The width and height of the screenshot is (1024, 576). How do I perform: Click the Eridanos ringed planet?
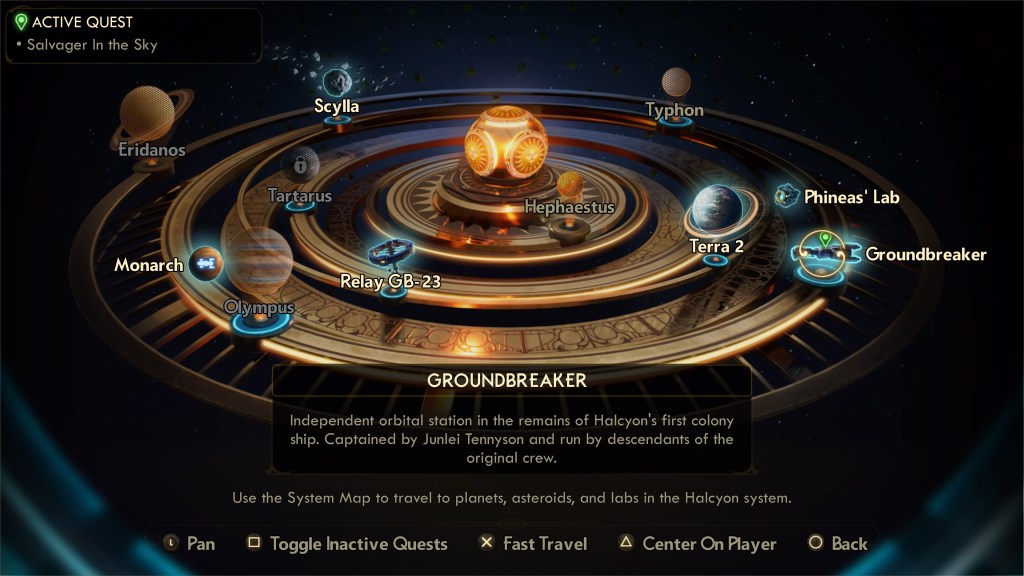[x=148, y=114]
